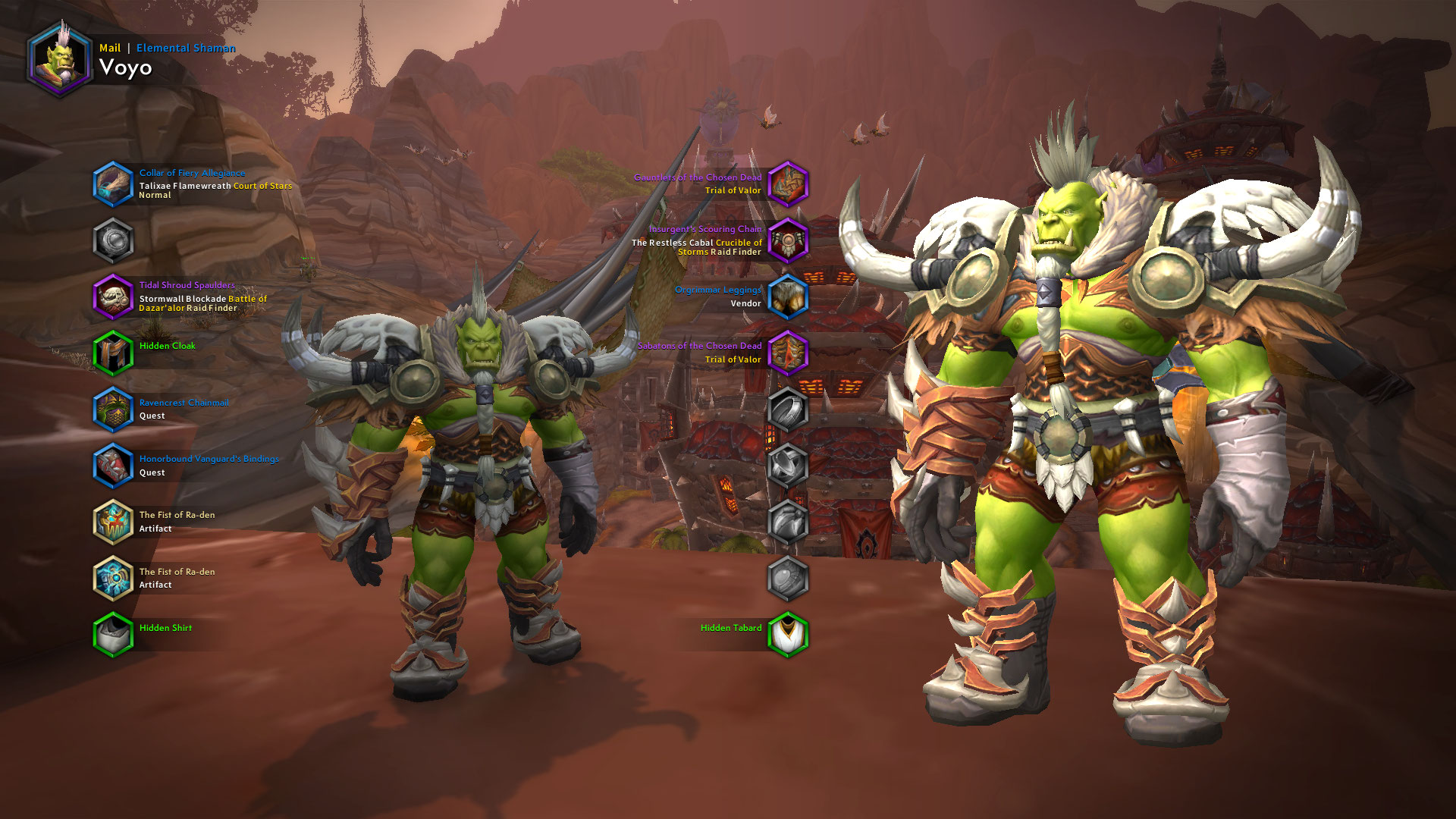Open the Orgrimmar Leggings slot icon

point(789,297)
